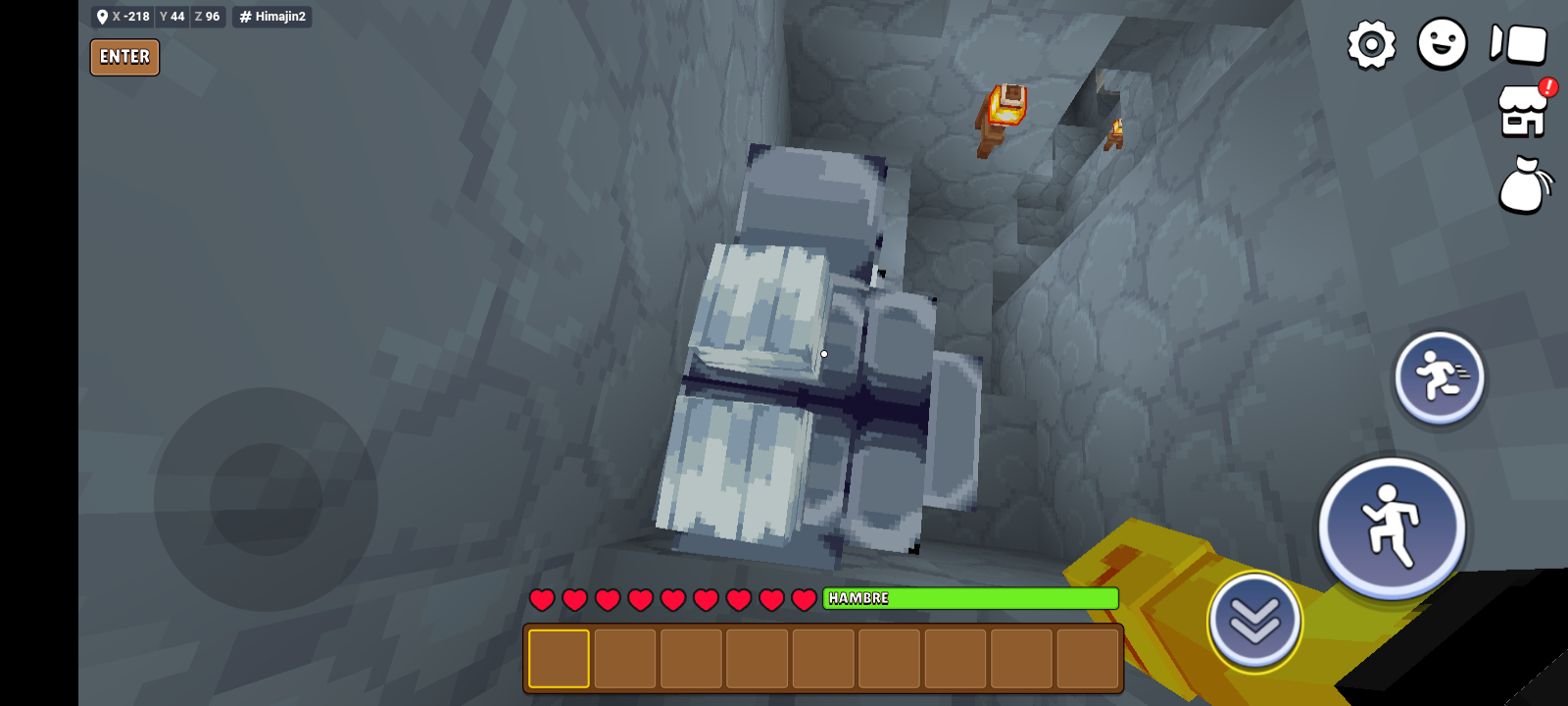Open the white bag inventory

[x=1524, y=185]
